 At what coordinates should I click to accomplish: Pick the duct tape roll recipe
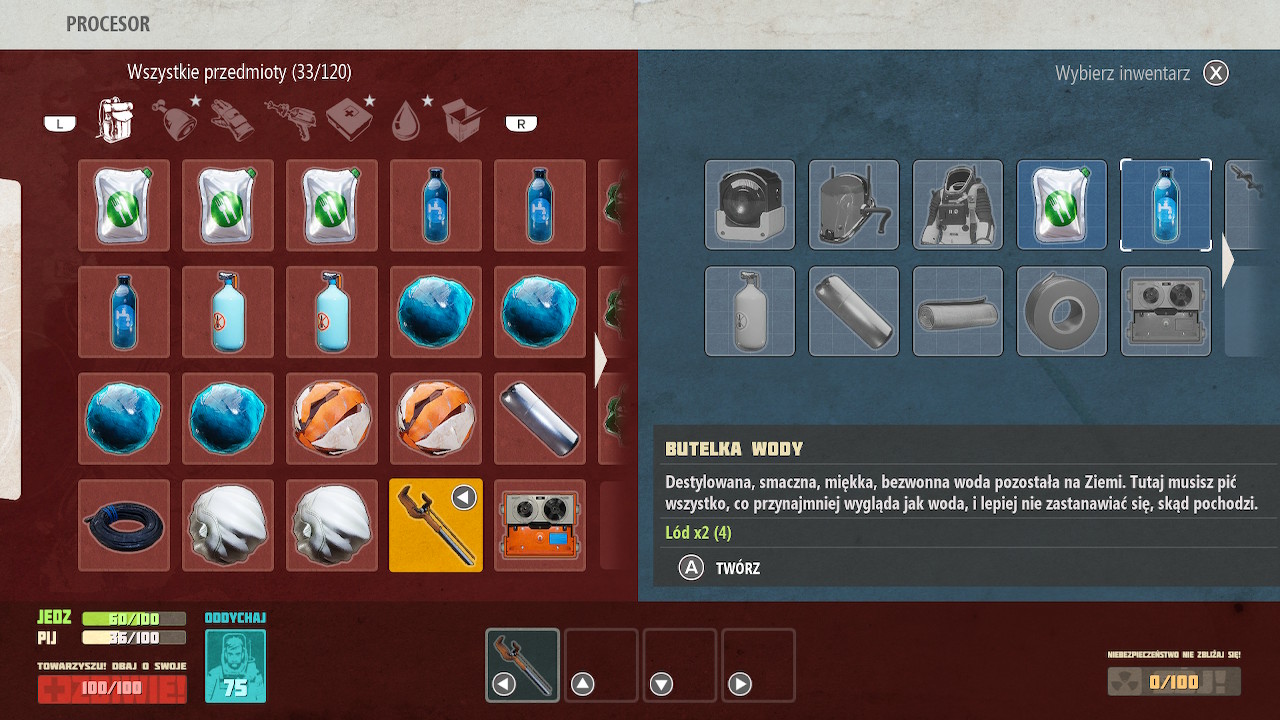click(x=1062, y=311)
